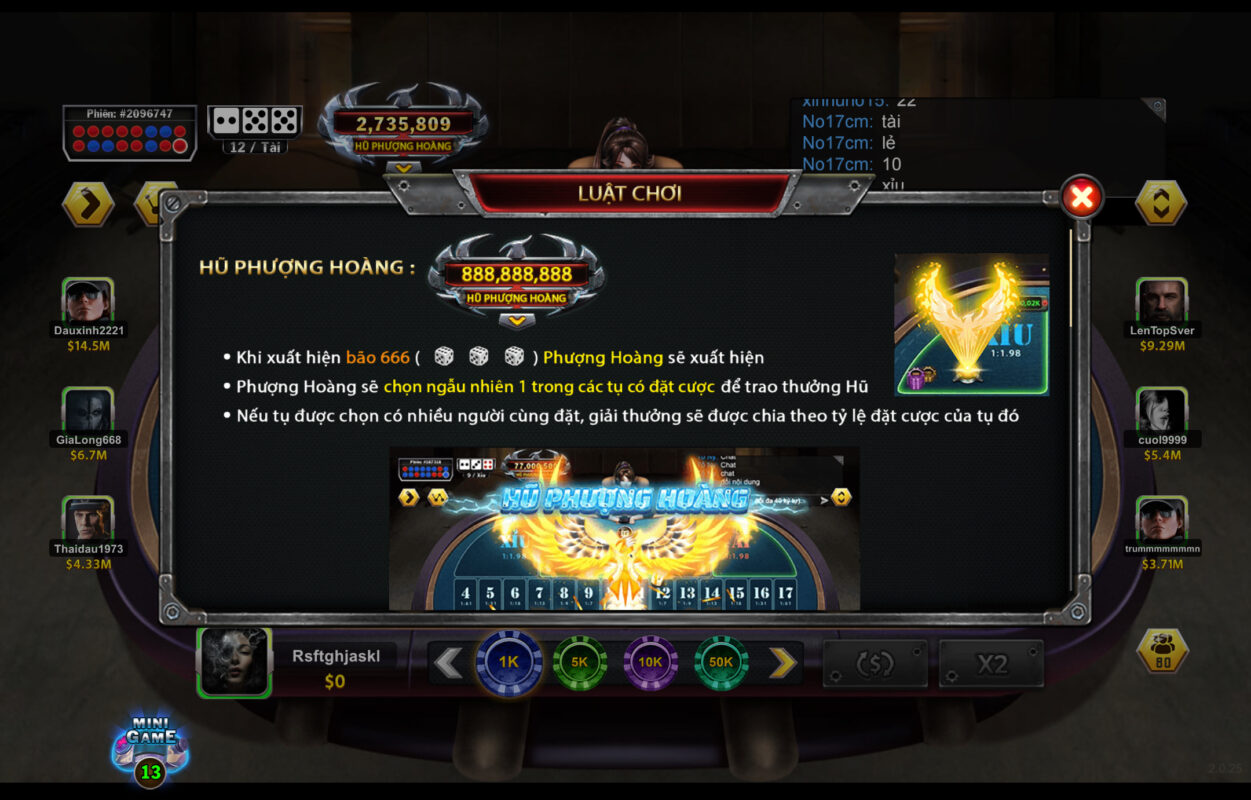The width and height of the screenshot is (1251, 800).
Task: View player Thaidau1973's avatar
Action: (x=88, y=519)
